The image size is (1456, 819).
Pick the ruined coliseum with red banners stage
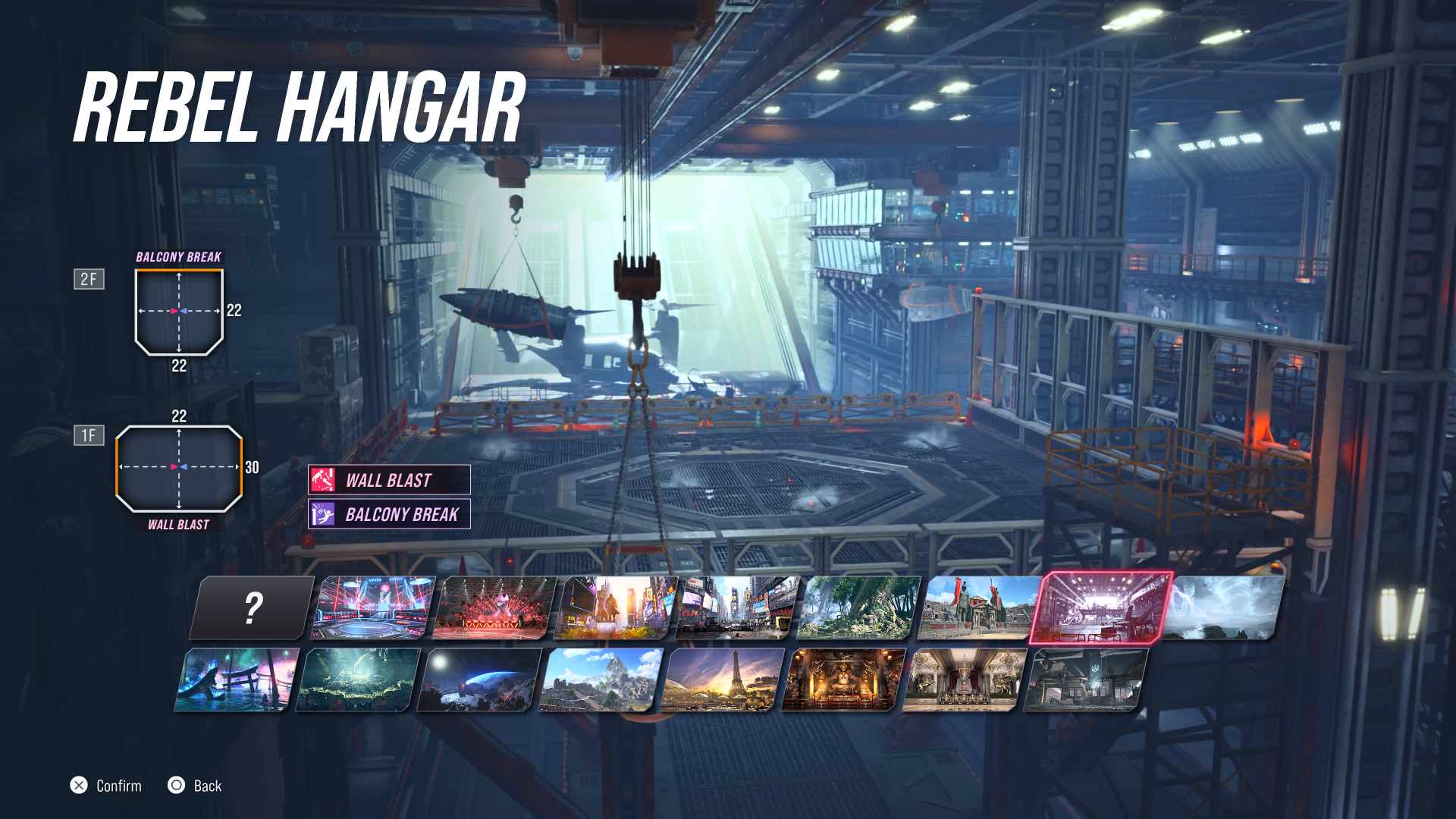pyautogui.click(x=979, y=607)
